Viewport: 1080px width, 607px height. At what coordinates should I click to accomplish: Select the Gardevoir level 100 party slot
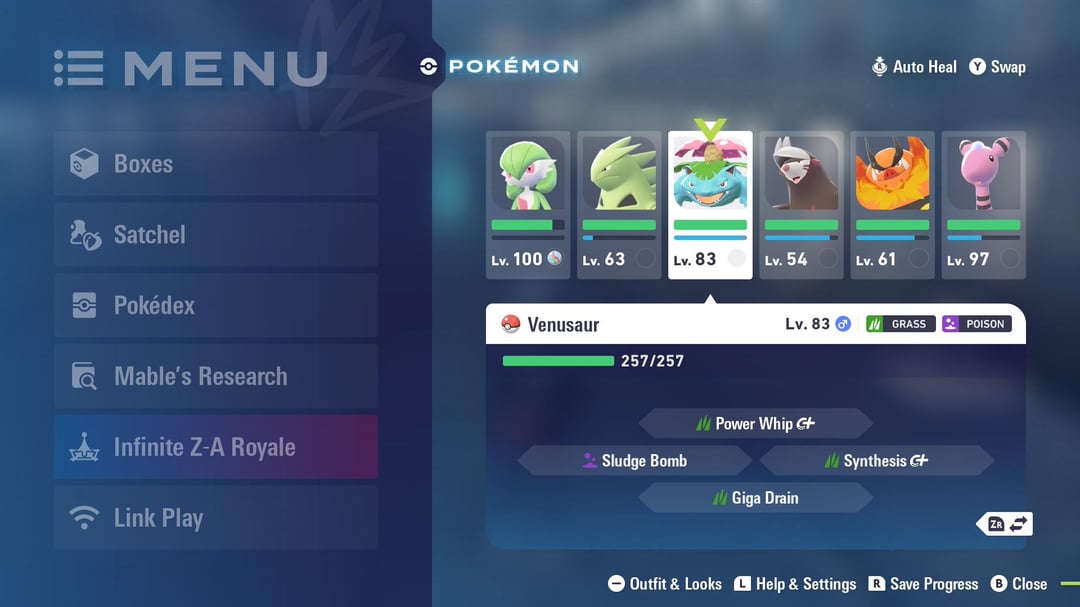(528, 204)
